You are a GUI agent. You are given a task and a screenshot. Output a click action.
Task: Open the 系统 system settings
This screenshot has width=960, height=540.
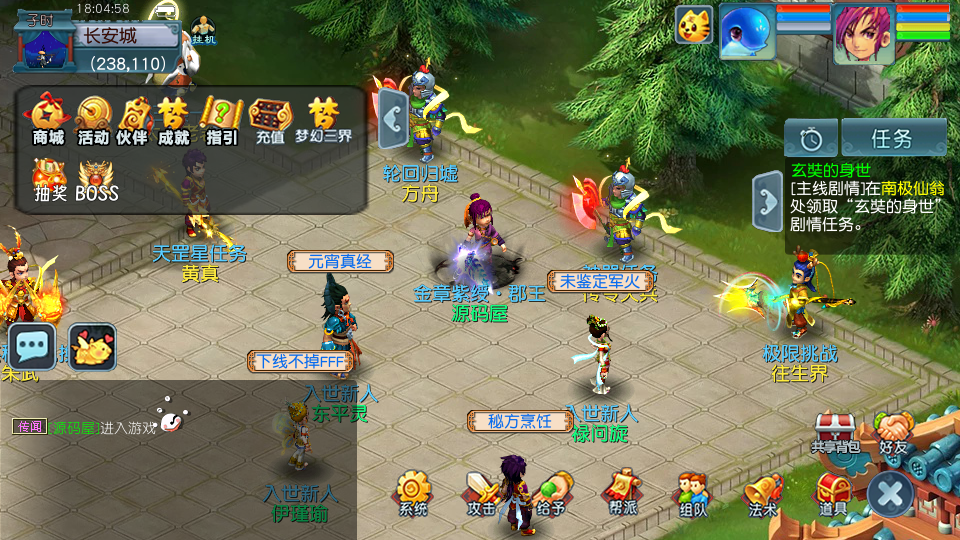pyautogui.click(x=413, y=493)
